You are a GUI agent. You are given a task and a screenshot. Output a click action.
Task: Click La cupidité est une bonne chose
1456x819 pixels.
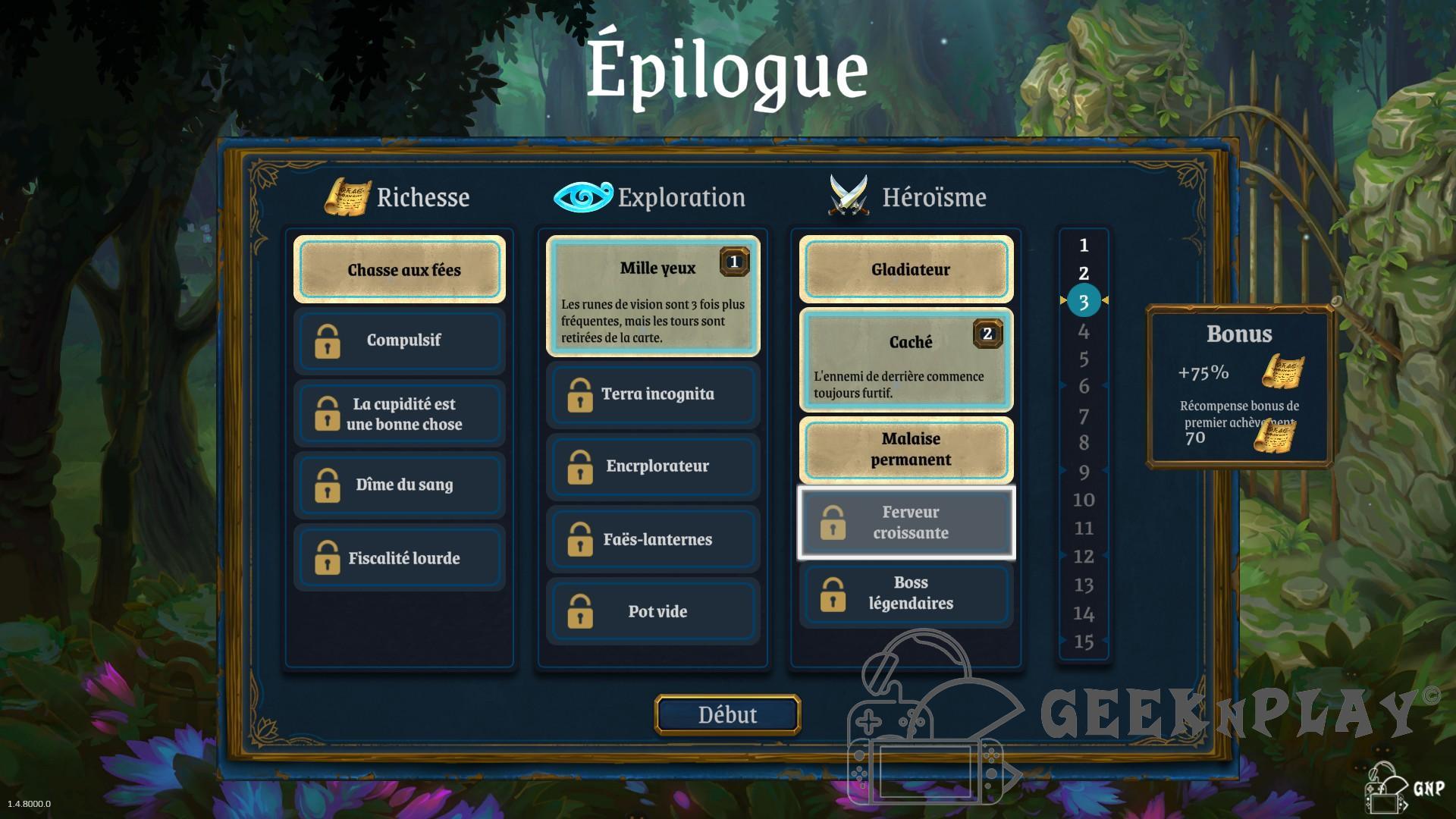pos(400,413)
